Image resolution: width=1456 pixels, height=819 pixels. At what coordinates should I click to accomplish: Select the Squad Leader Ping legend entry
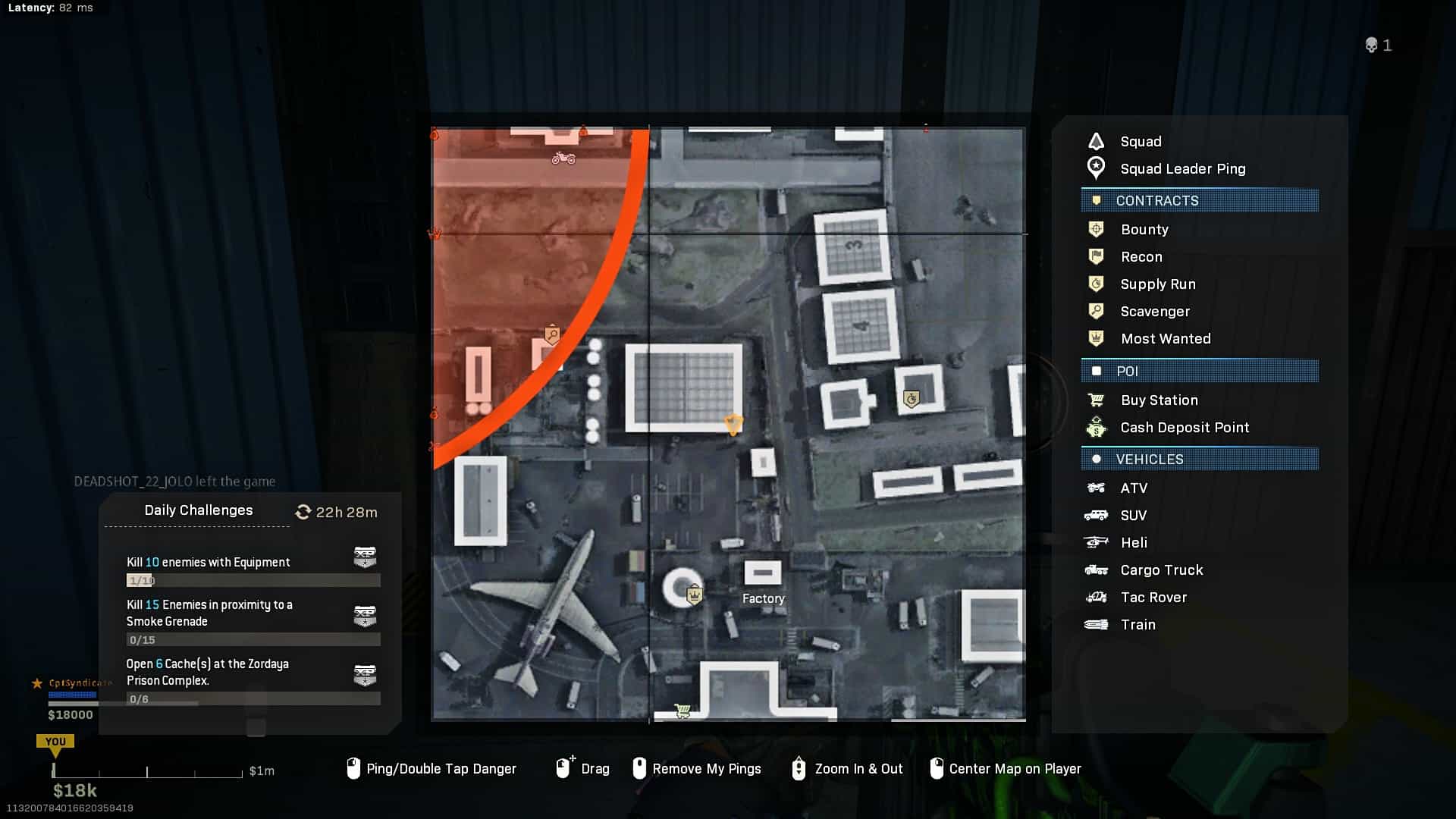(x=1182, y=169)
